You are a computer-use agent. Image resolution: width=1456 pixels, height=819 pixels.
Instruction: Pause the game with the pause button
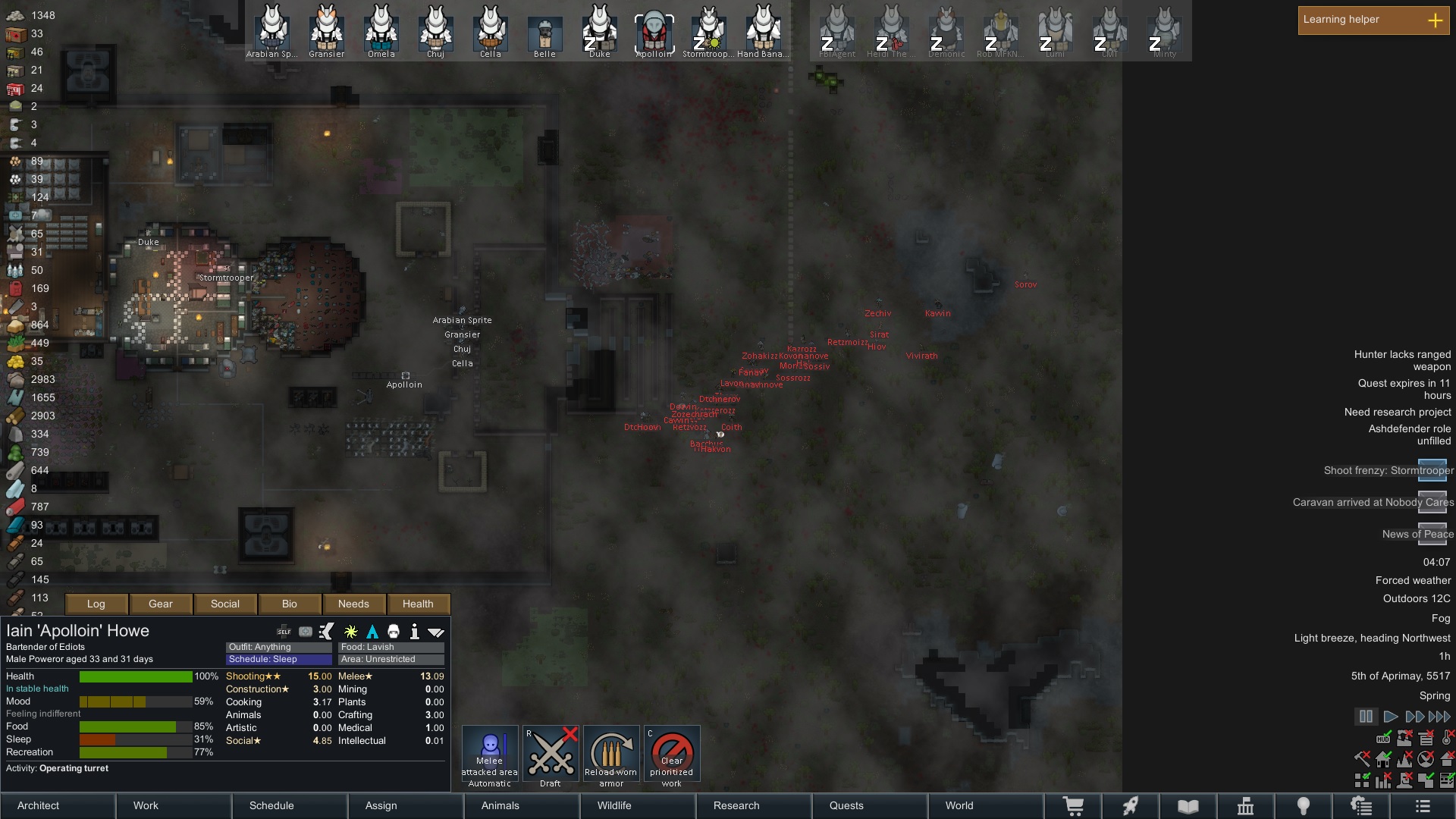[x=1366, y=717]
